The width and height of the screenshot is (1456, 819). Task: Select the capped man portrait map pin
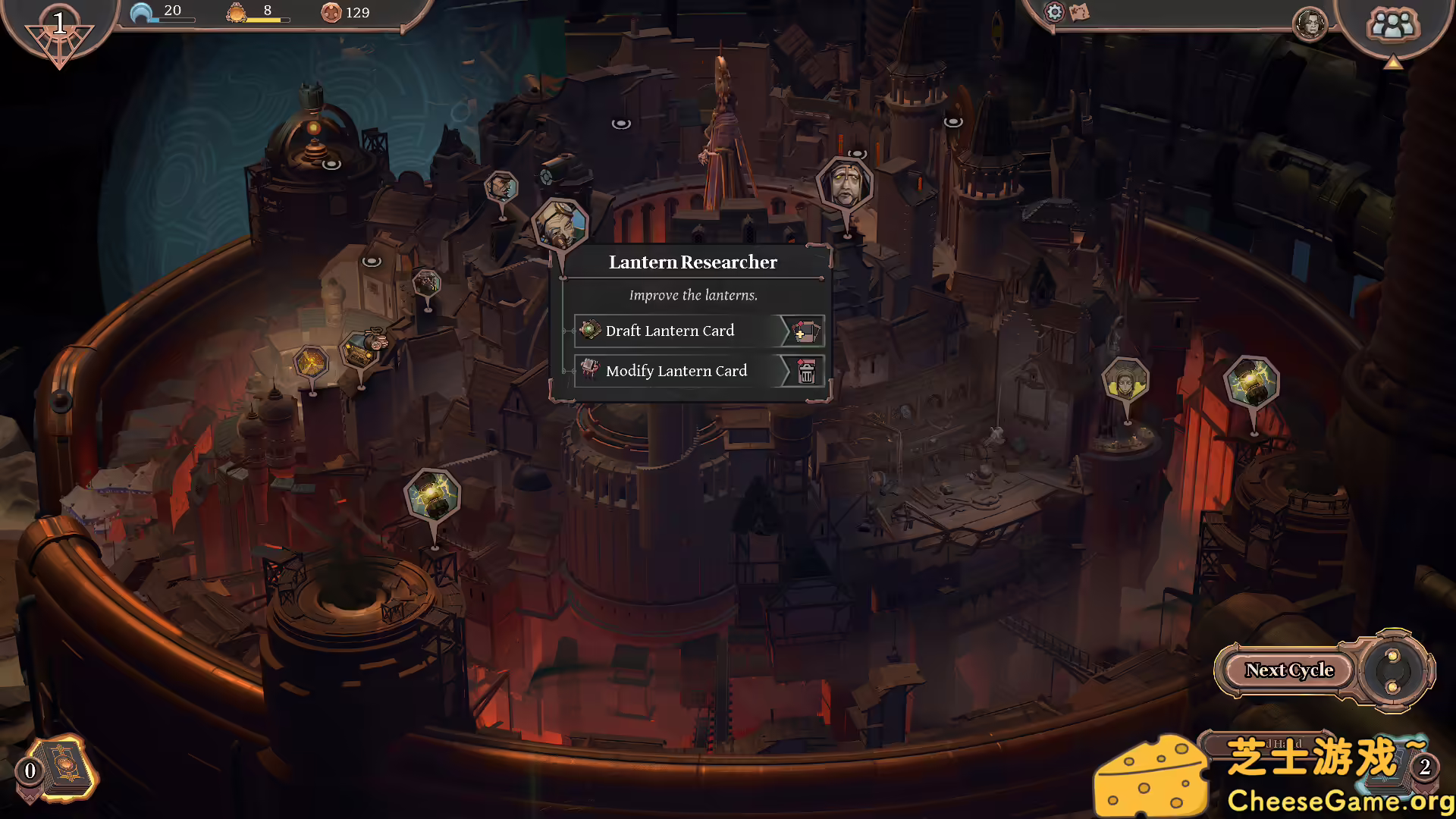click(x=501, y=187)
